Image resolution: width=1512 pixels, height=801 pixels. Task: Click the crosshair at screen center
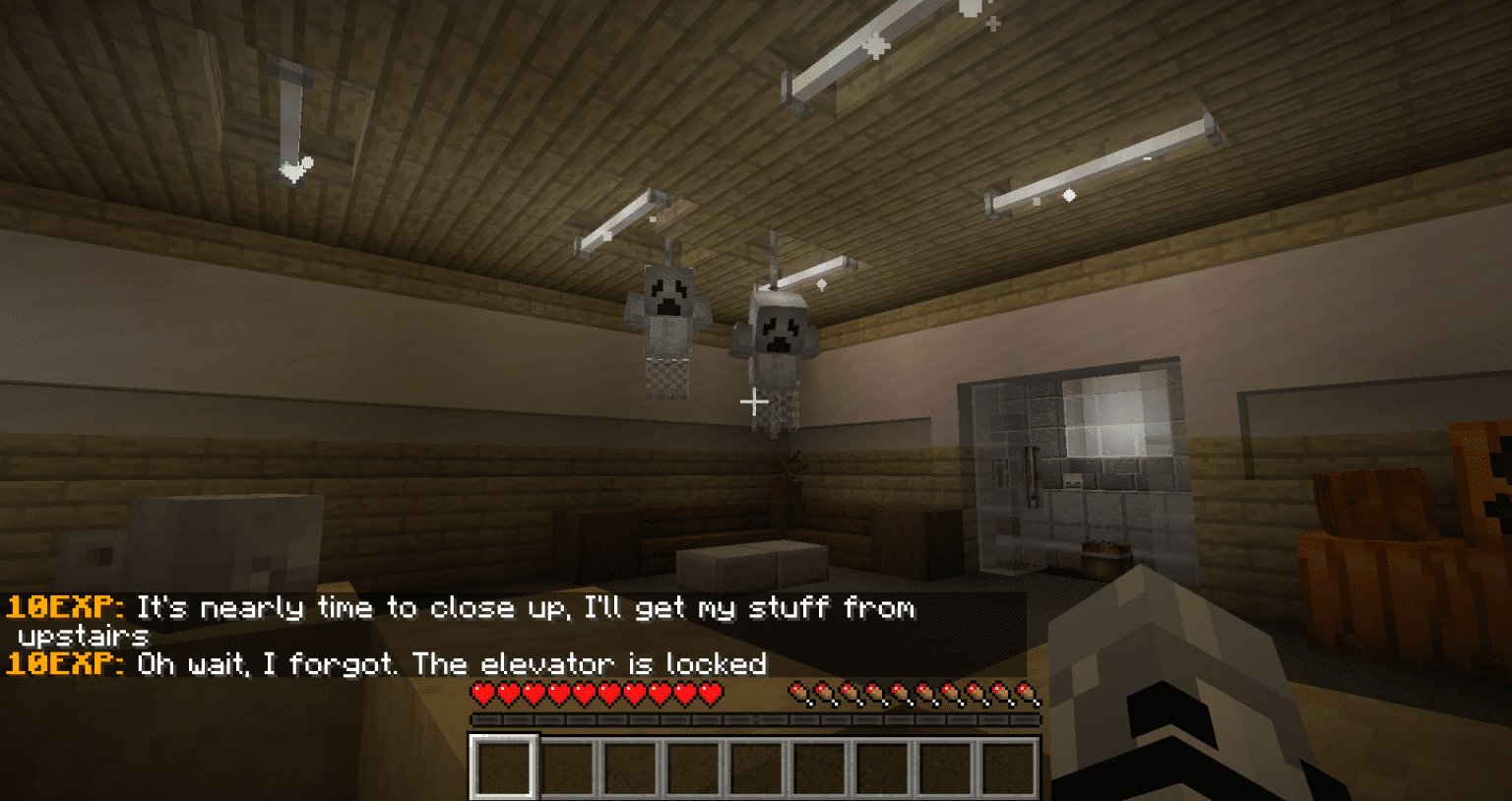click(x=756, y=400)
